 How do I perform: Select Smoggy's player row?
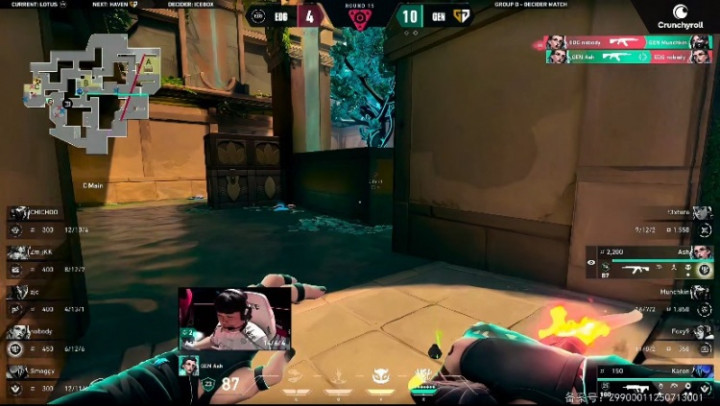[x=45, y=379]
